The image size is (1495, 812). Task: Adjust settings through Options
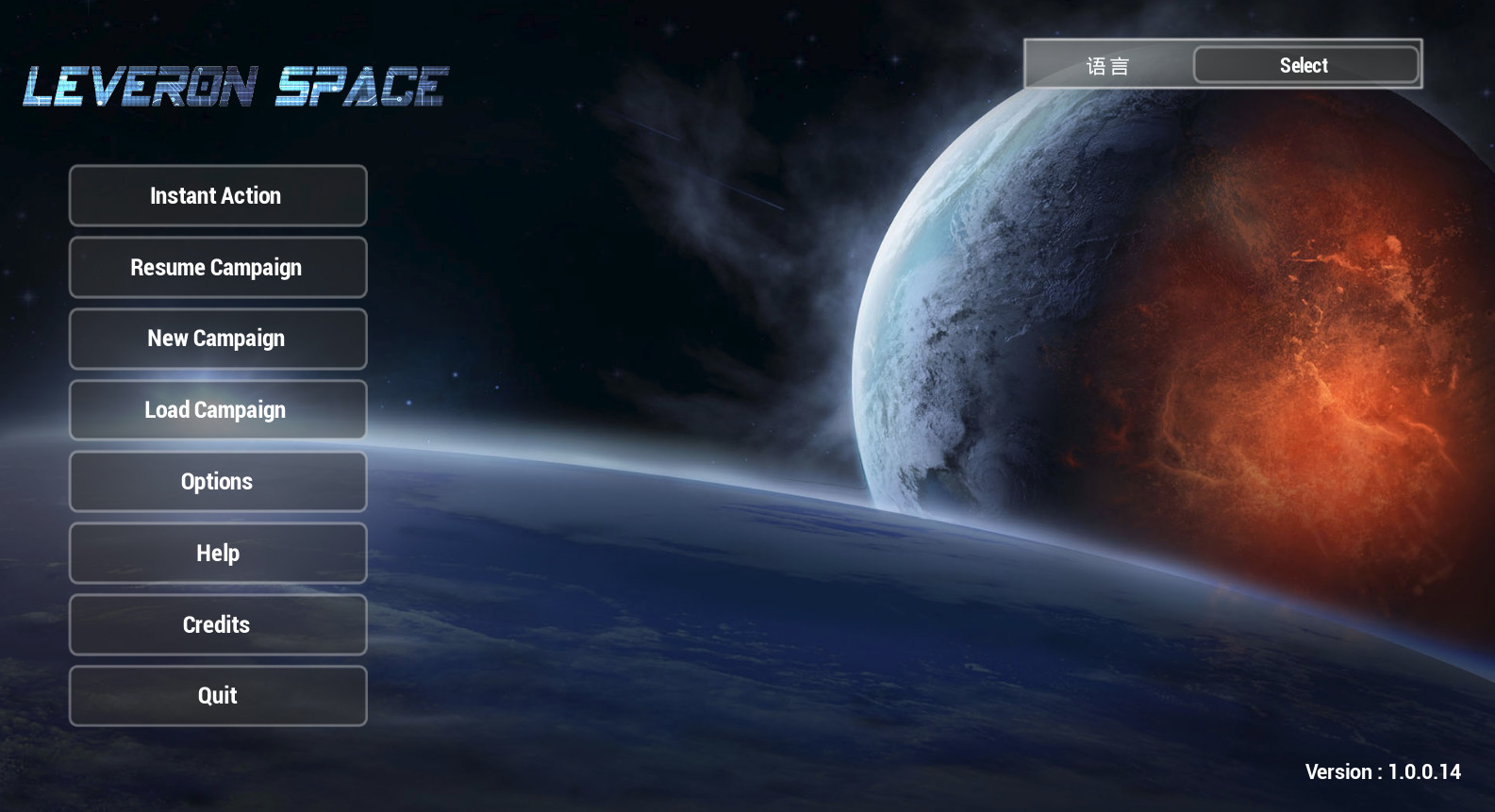coord(217,481)
